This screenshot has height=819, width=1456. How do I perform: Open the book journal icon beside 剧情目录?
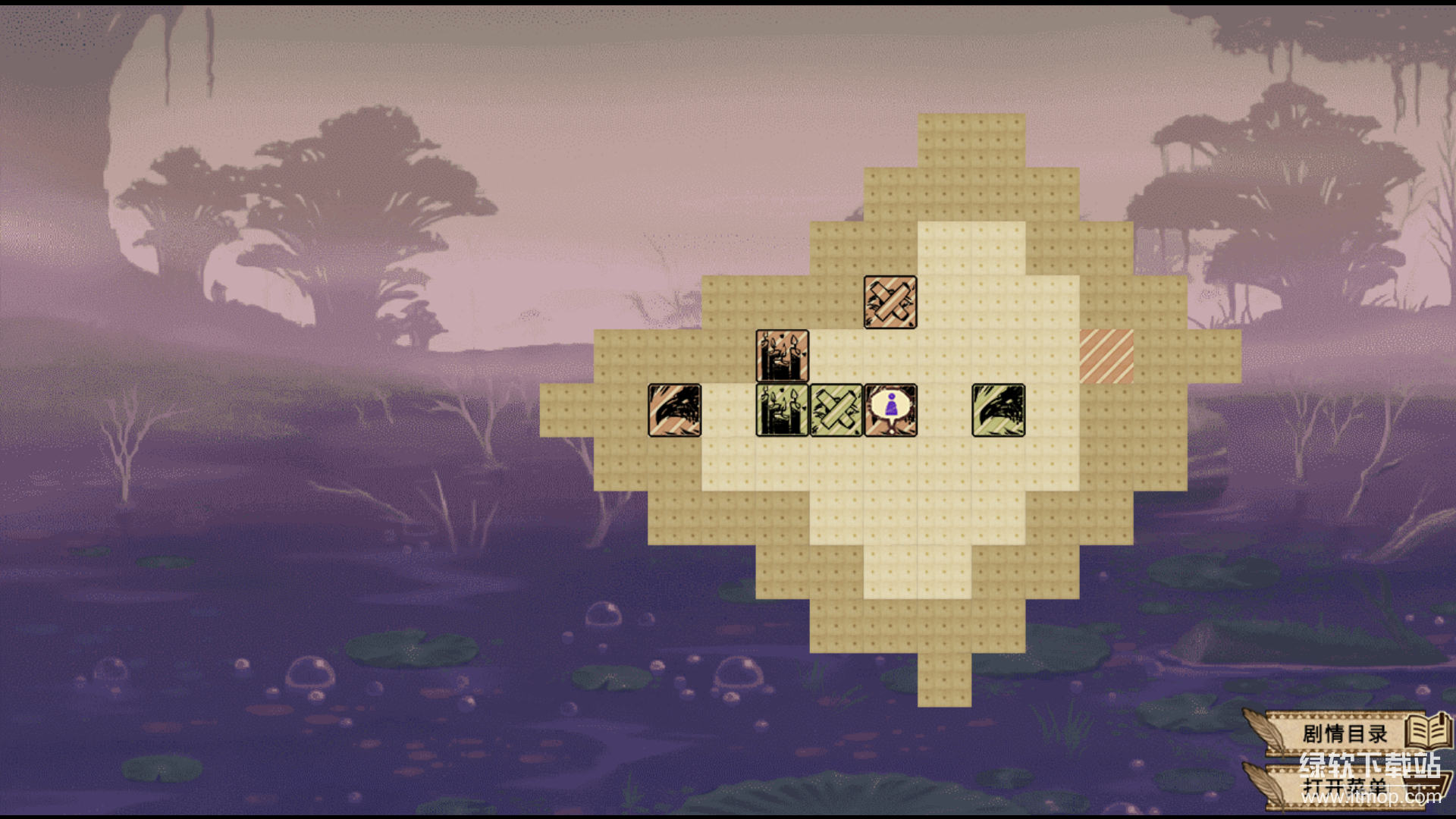(1429, 732)
